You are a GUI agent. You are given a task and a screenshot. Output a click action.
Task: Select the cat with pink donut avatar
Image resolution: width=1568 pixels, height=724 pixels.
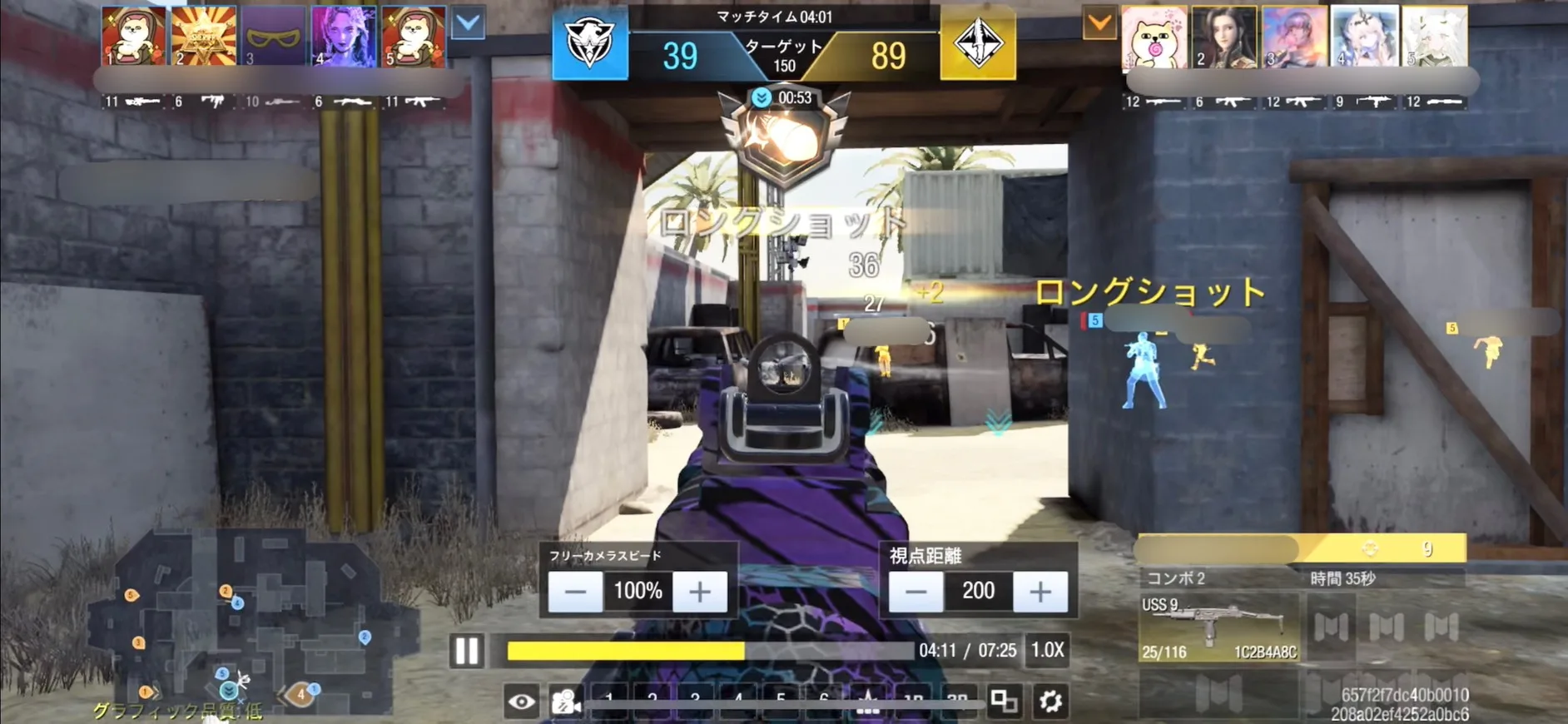point(1154,37)
